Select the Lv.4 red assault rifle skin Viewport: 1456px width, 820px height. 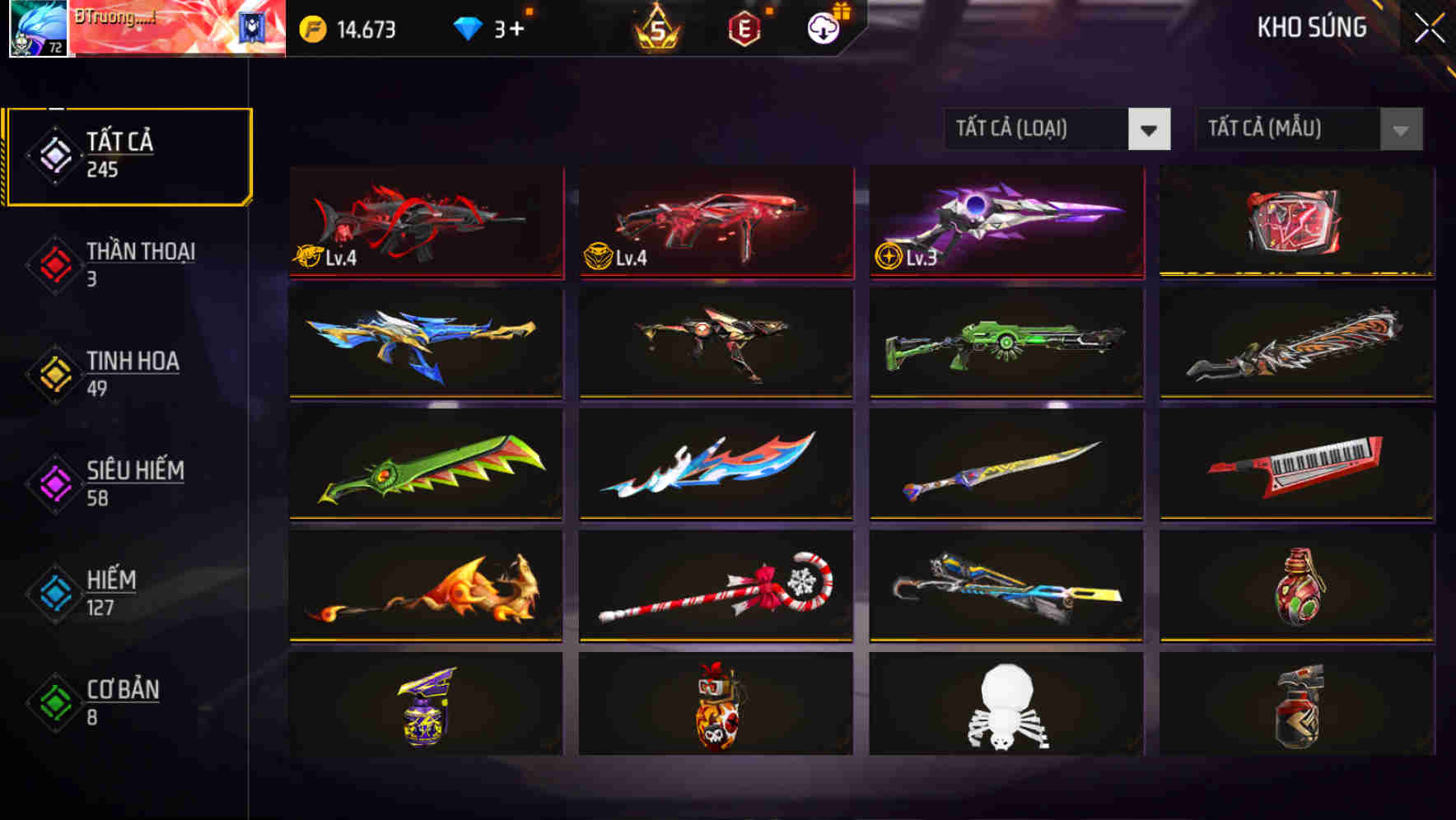pos(425,222)
